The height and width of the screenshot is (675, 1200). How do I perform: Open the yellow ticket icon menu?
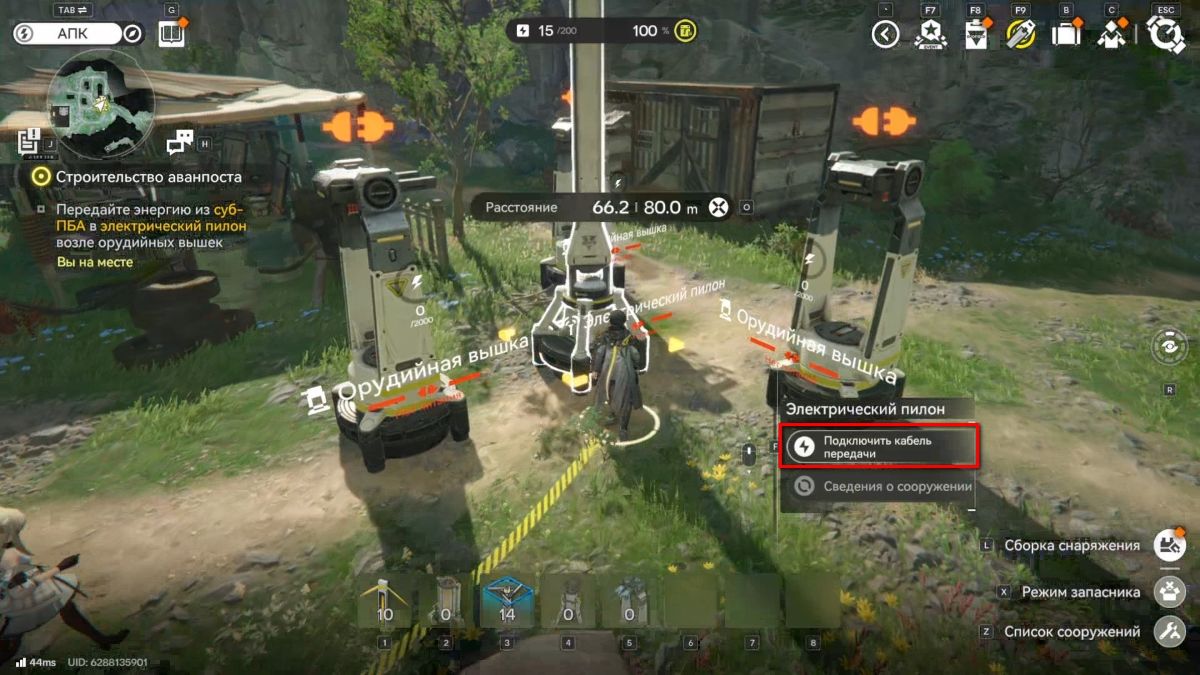click(1021, 35)
